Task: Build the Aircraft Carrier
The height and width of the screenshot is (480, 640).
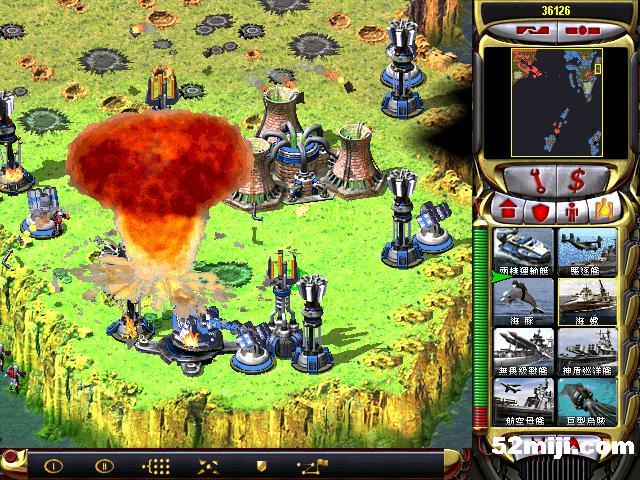Action: [x=524, y=400]
